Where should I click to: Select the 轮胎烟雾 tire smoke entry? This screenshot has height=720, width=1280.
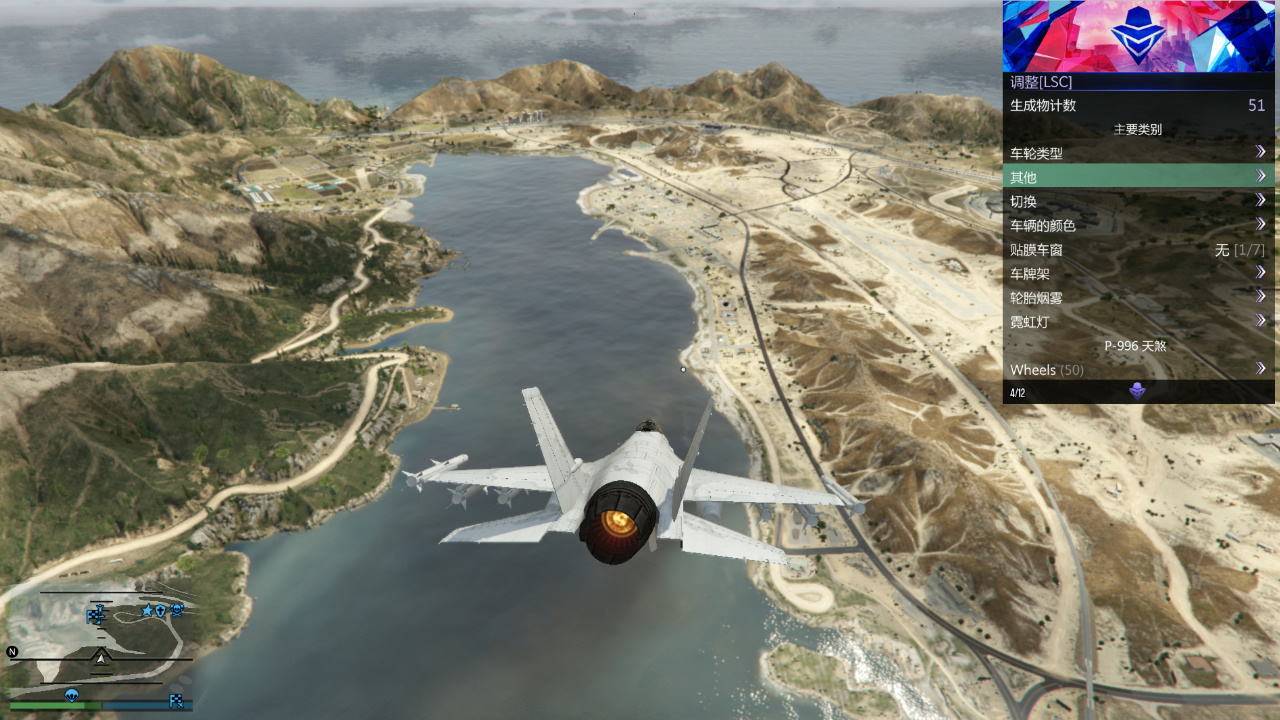pyautogui.click(x=1138, y=297)
